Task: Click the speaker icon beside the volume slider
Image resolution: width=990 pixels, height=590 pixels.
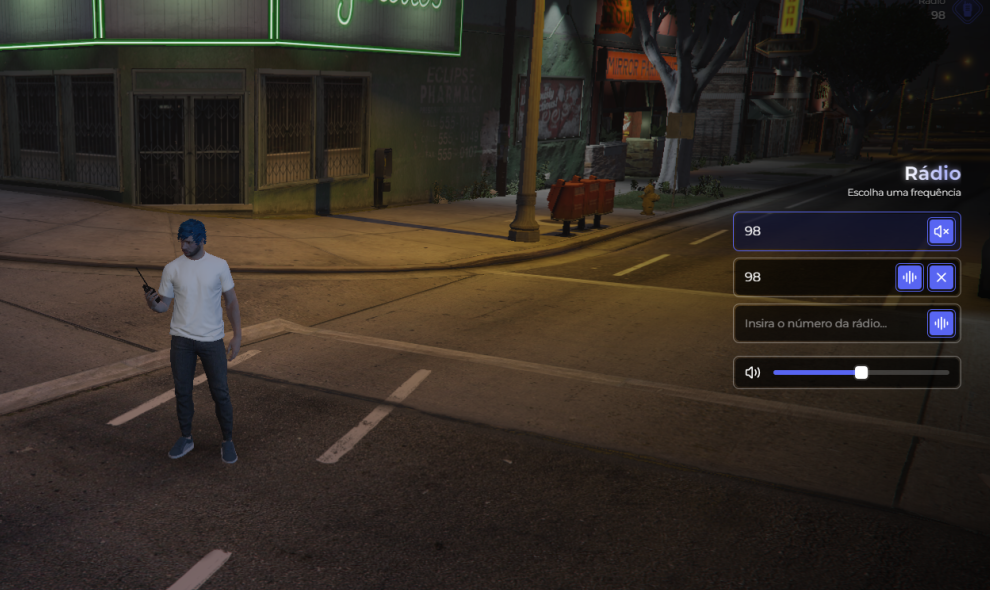Action: click(753, 373)
